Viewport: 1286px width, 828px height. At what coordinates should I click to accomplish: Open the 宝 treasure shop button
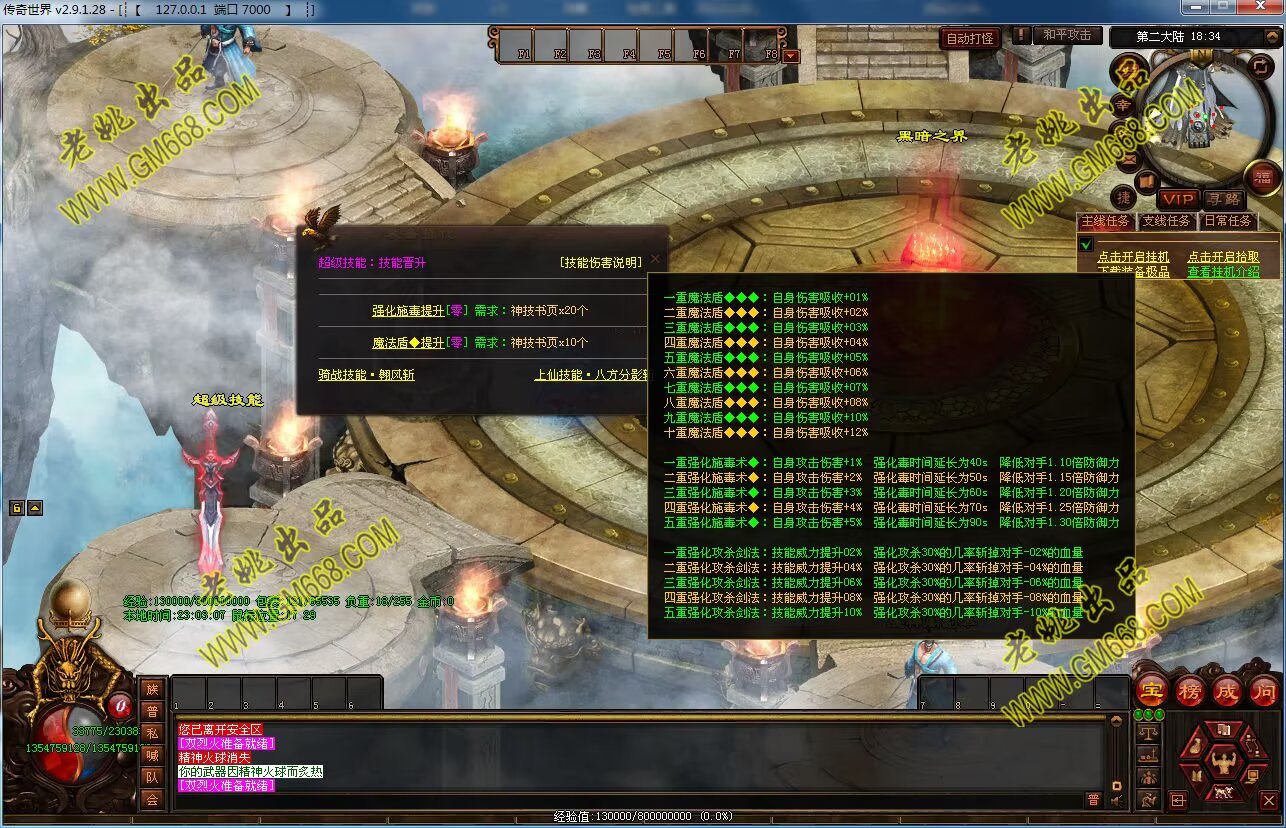coord(1151,690)
